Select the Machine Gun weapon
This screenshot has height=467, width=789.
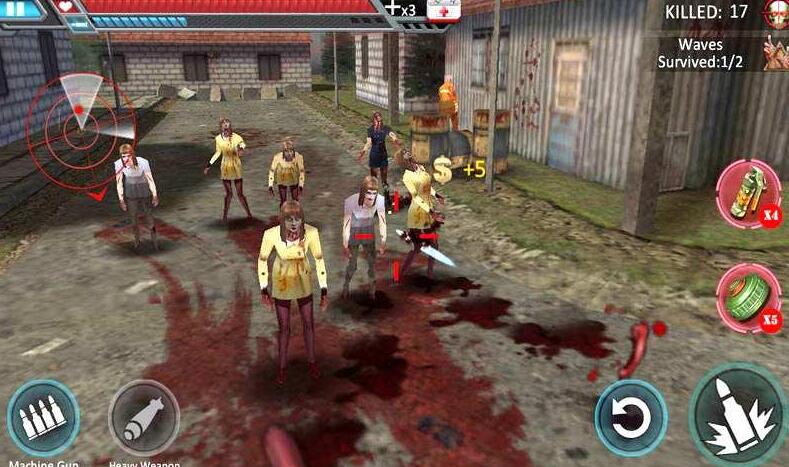point(43,417)
